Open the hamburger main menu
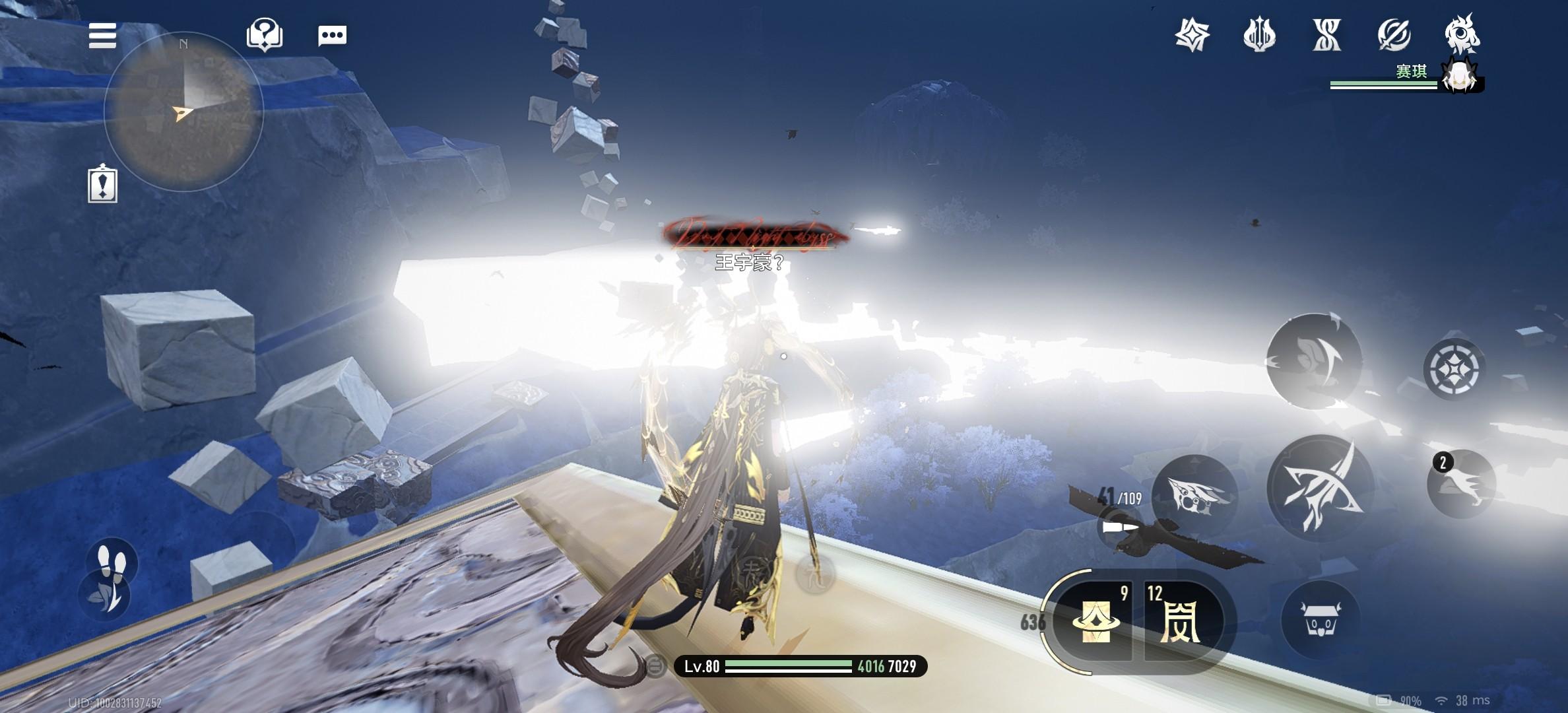This screenshot has width=1568, height=713. [x=102, y=36]
